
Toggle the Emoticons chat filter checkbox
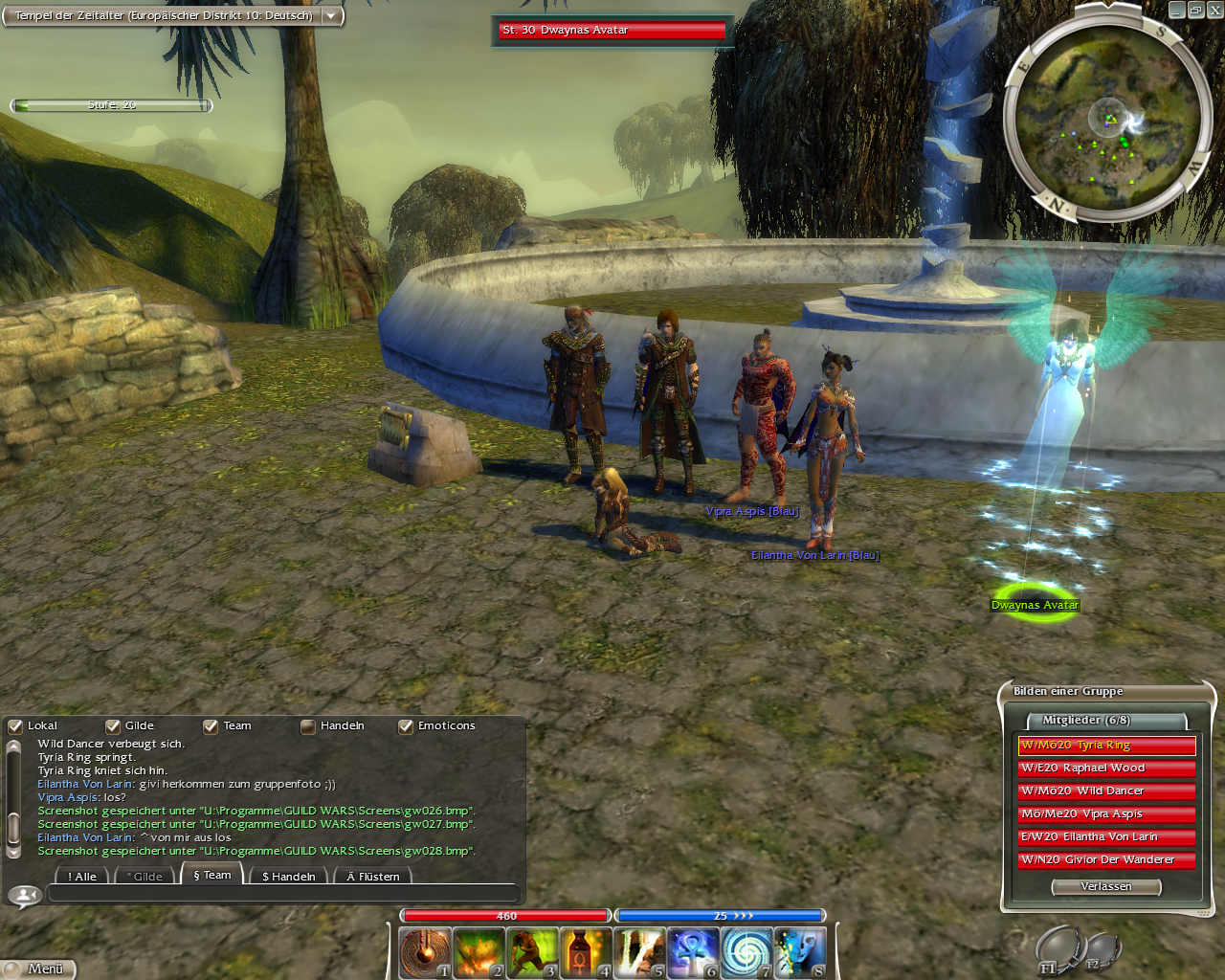click(406, 726)
